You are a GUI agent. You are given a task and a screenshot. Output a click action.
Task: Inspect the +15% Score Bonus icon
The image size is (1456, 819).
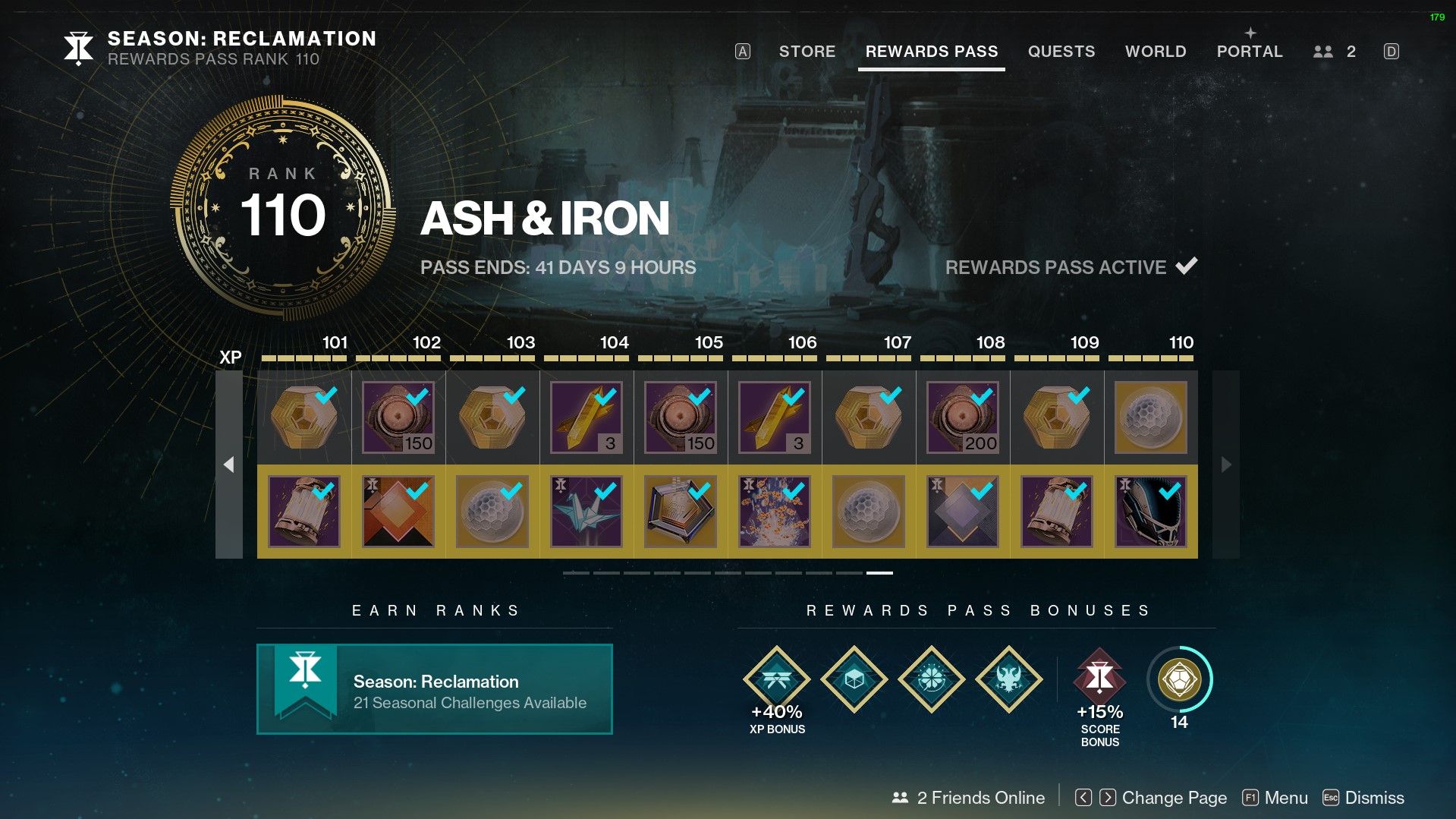[x=1099, y=677]
